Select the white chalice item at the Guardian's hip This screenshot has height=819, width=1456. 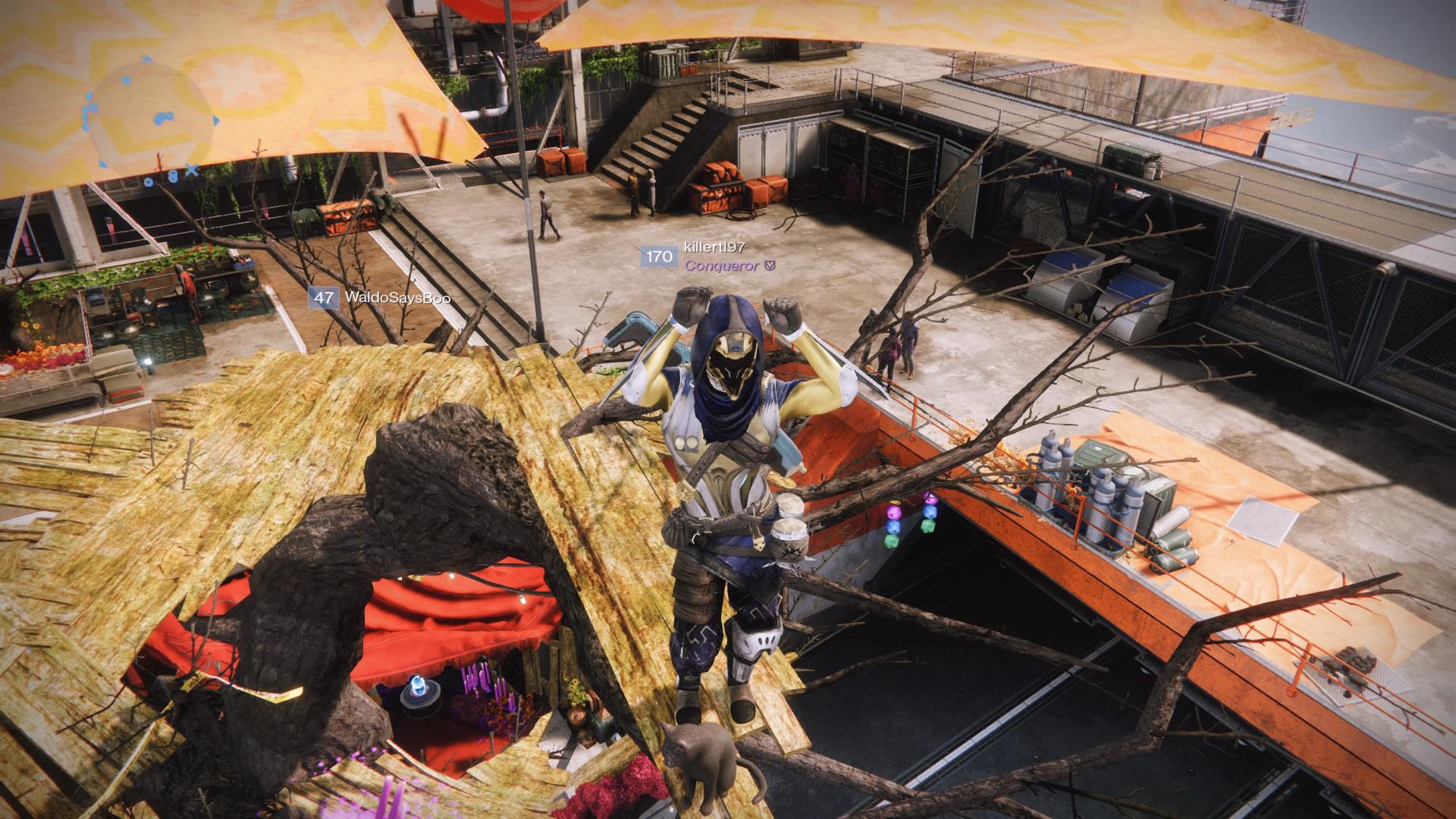[789, 535]
